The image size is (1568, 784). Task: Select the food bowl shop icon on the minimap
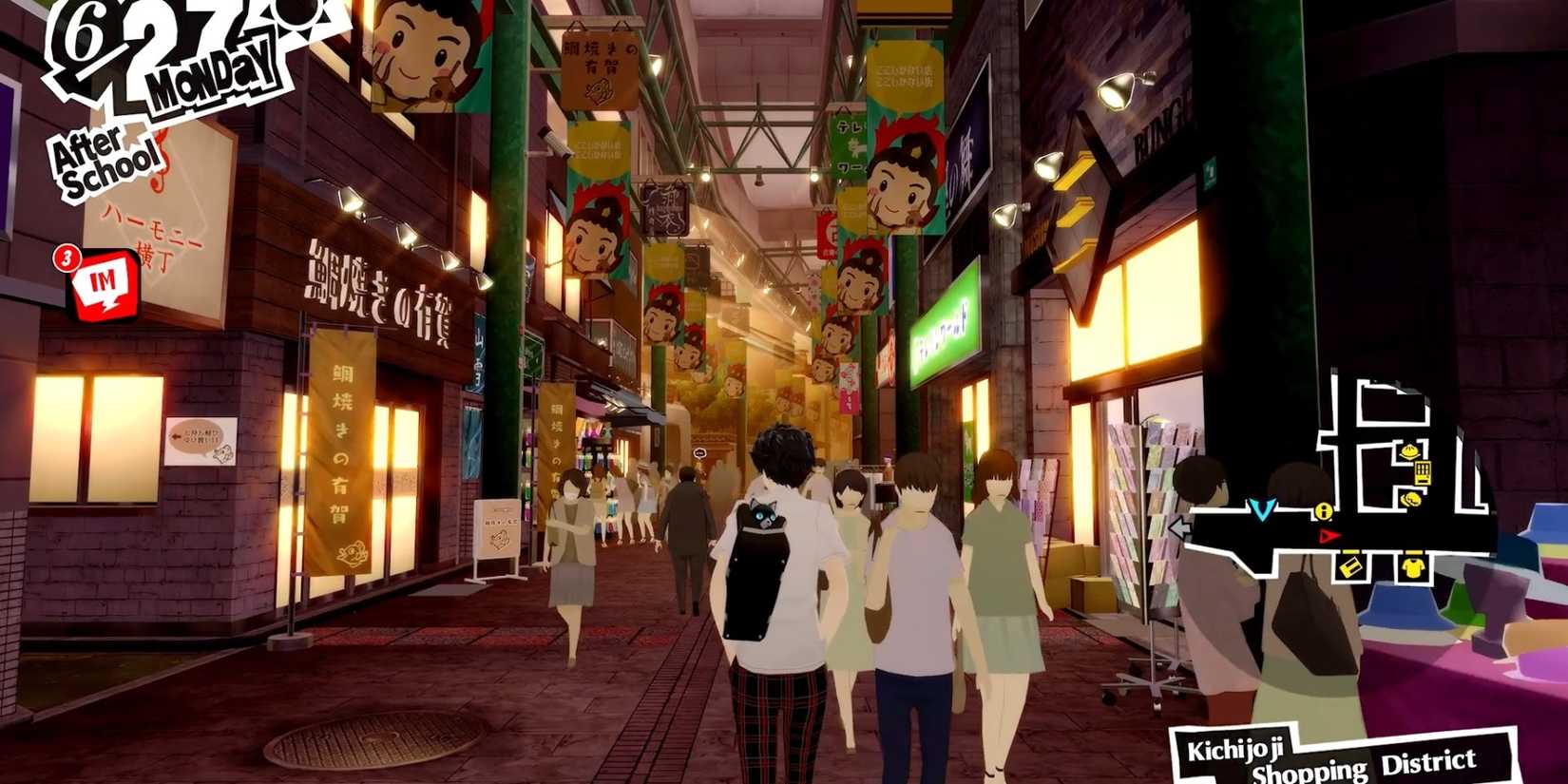[1411, 499]
